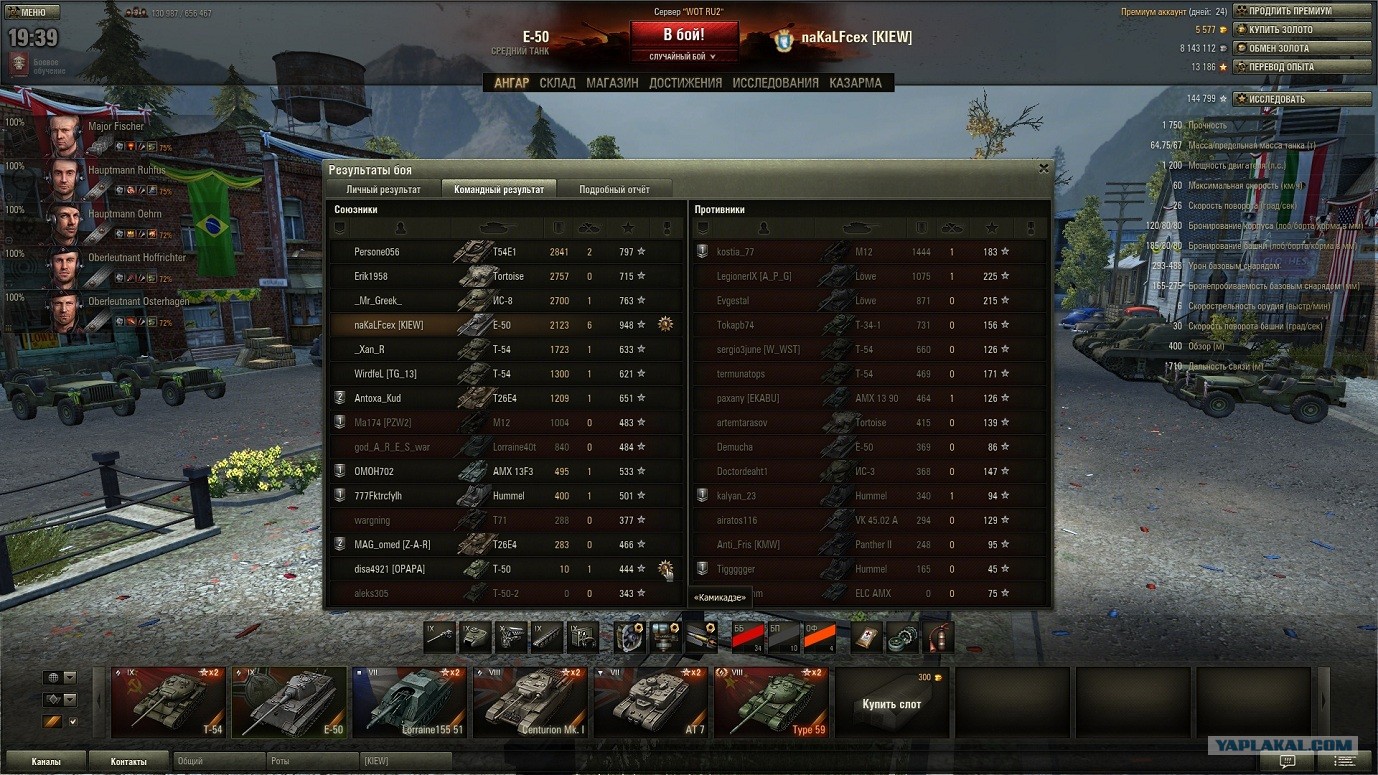Close the battle results window
Screen dimensions: 1378x775
click(x=1044, y=169)
